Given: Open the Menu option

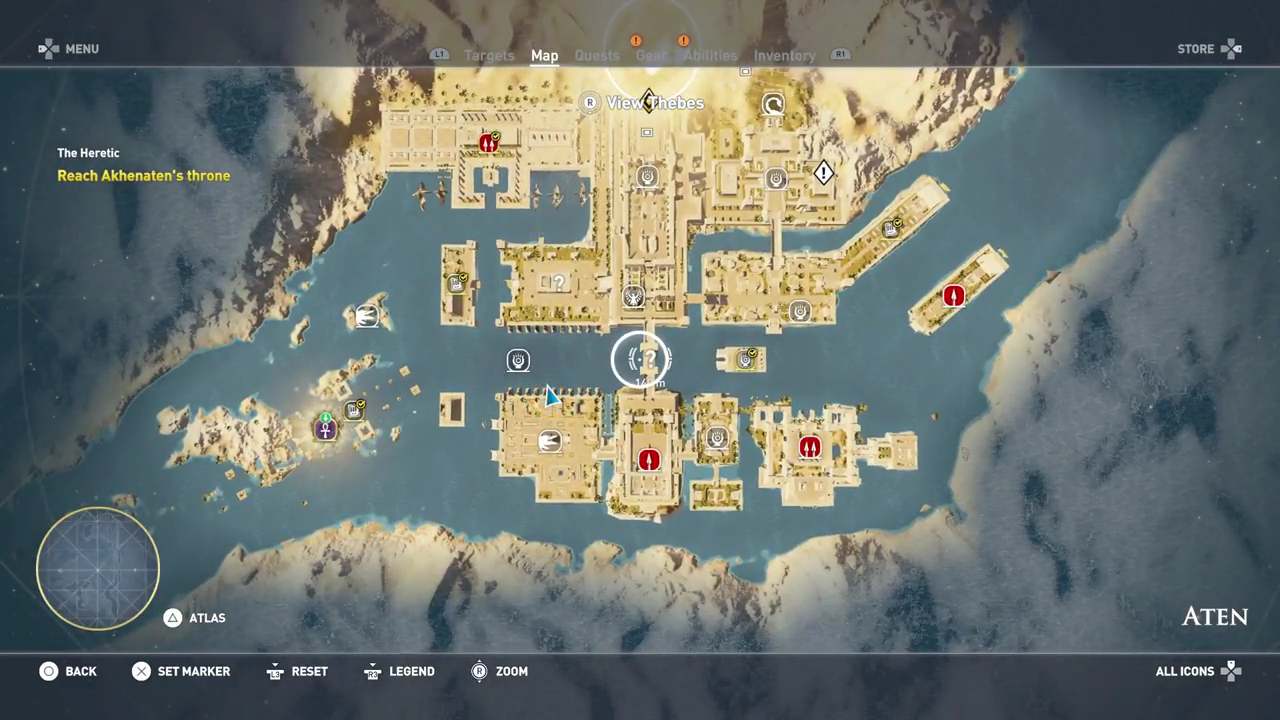Looking at the screenshot, I should pos(69,49).
